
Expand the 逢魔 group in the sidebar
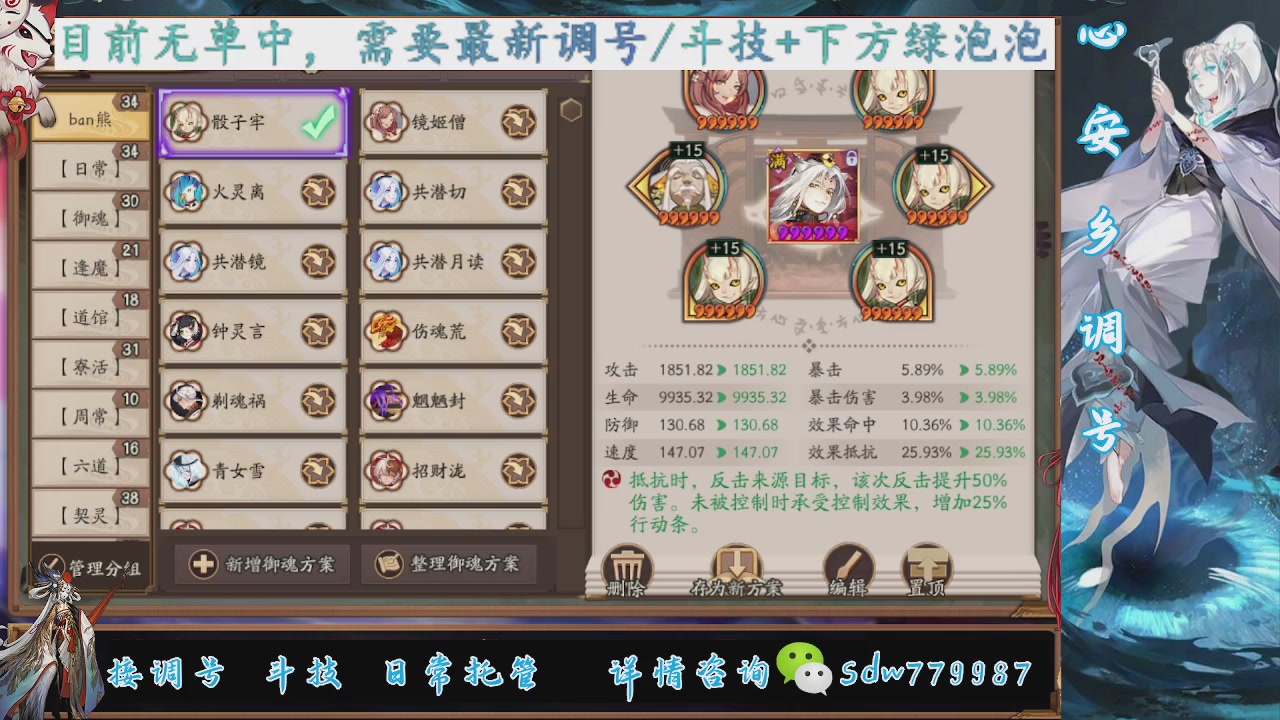coord(88,266)
